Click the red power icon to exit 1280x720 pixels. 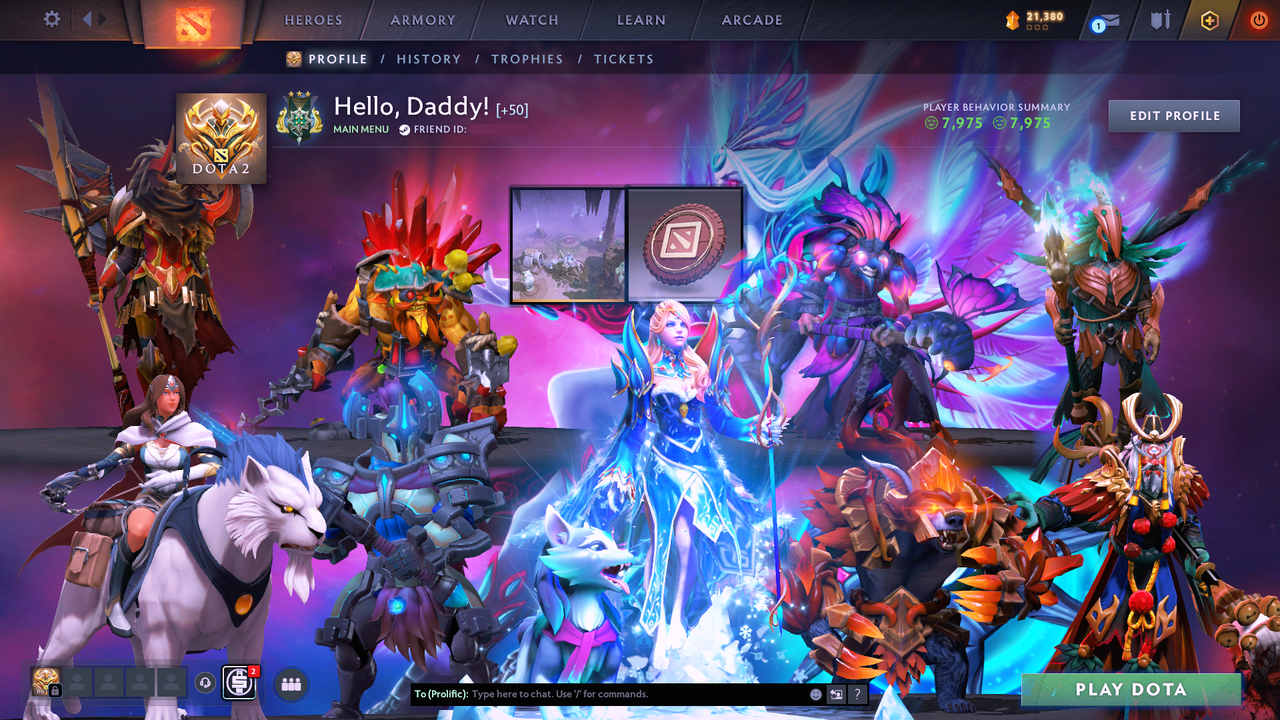1257,18
